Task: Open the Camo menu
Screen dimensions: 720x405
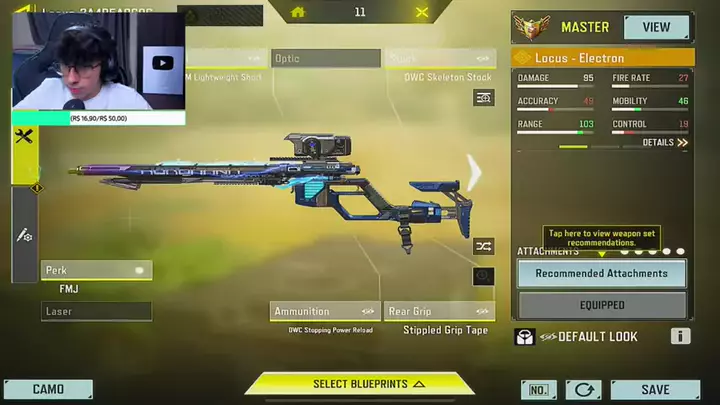Action: pos(48,390)
